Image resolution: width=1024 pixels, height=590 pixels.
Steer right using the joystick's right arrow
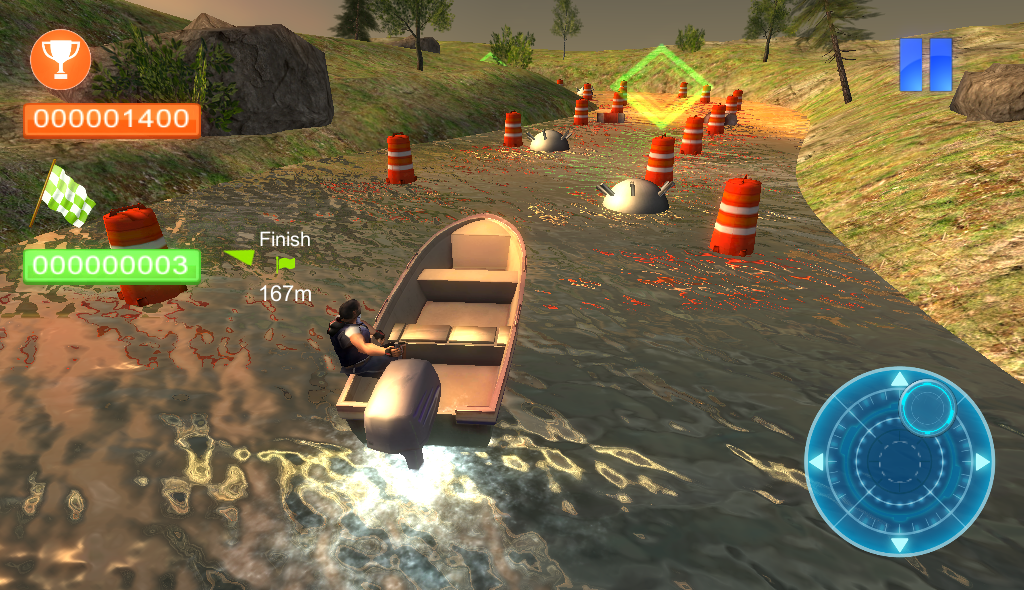pyautogui.click(x=982, y=462)
